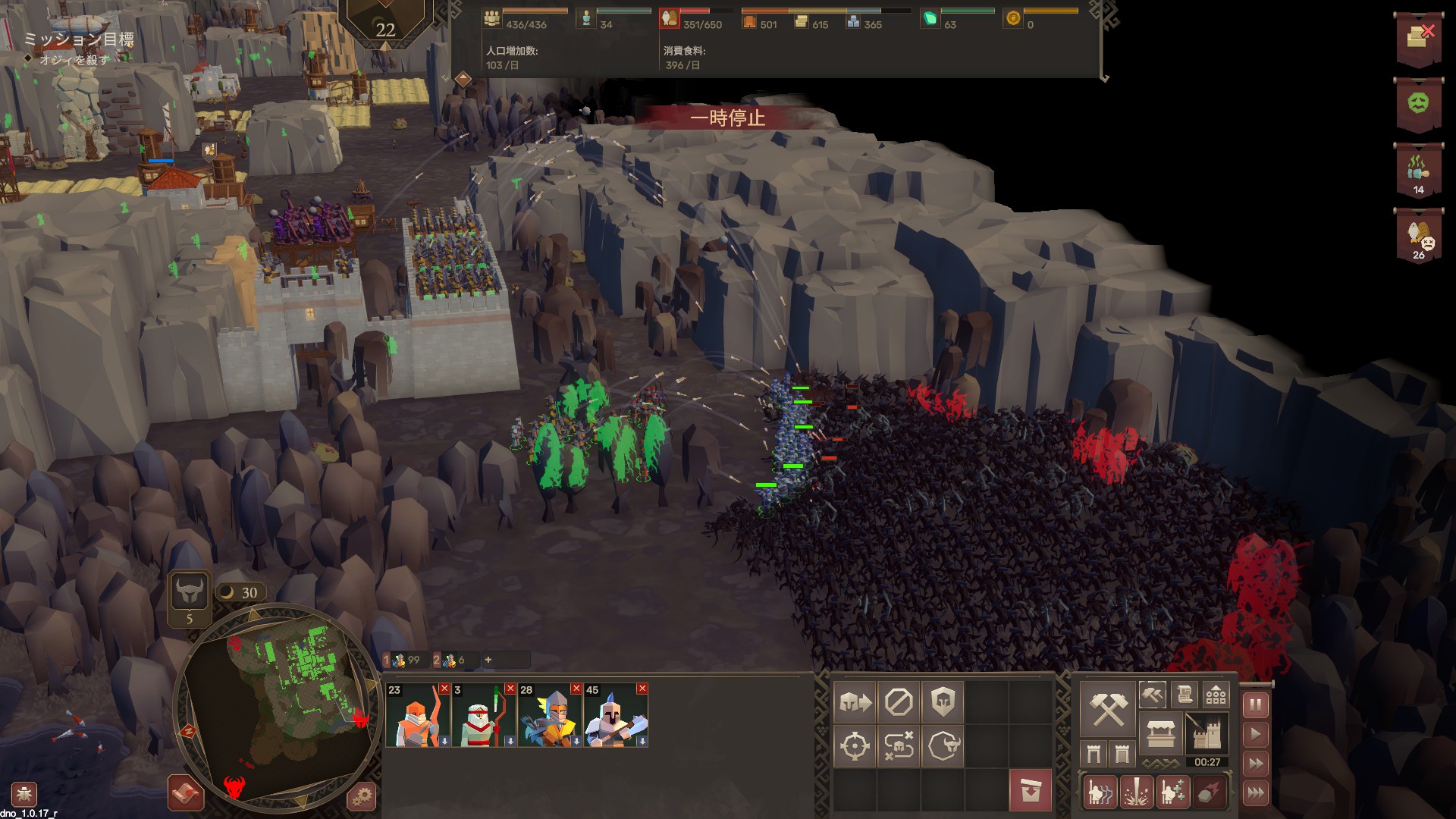
Task: Open the market stall building category
Action: pos(1160,734)
